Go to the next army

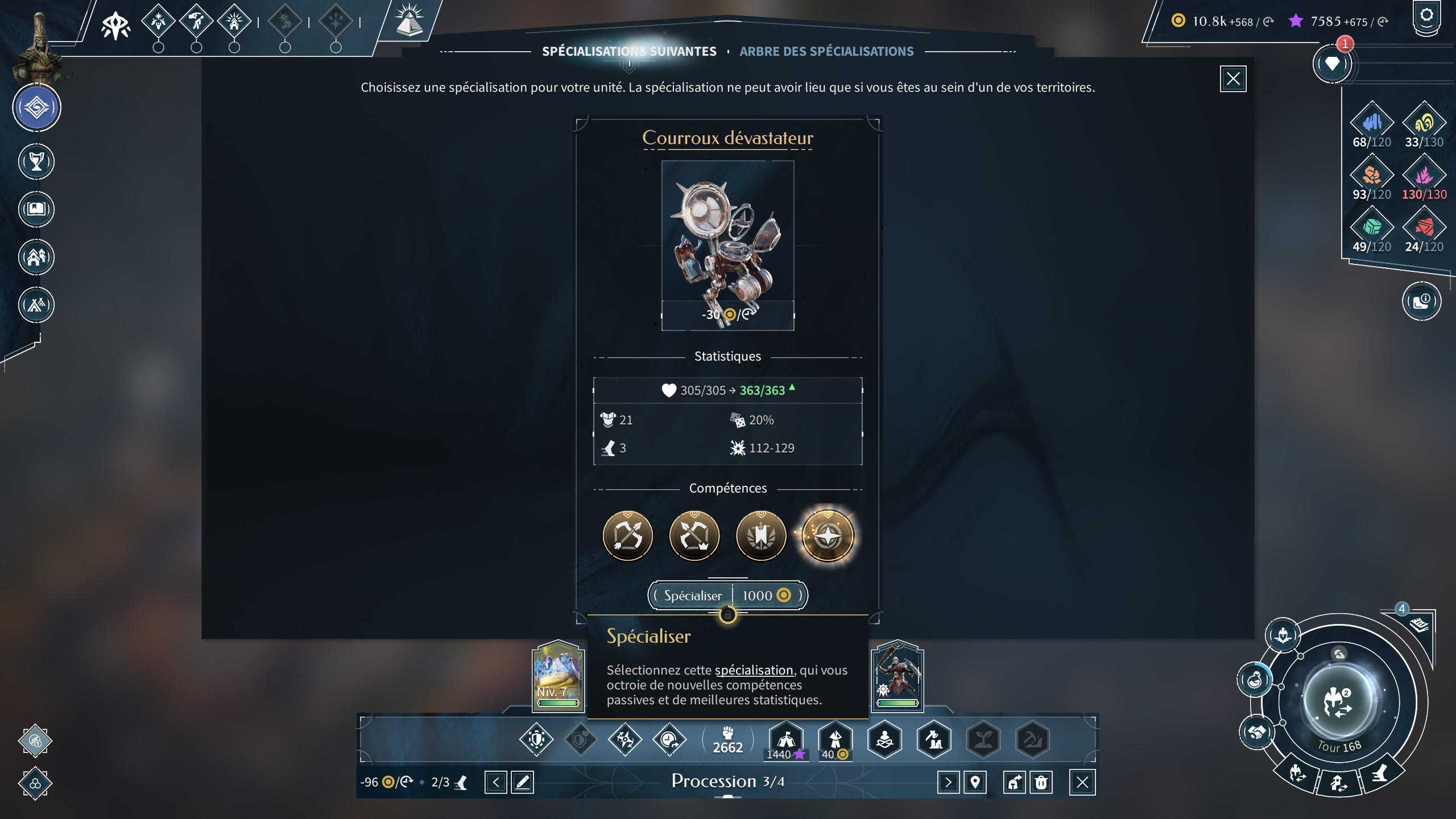point(948,783)
